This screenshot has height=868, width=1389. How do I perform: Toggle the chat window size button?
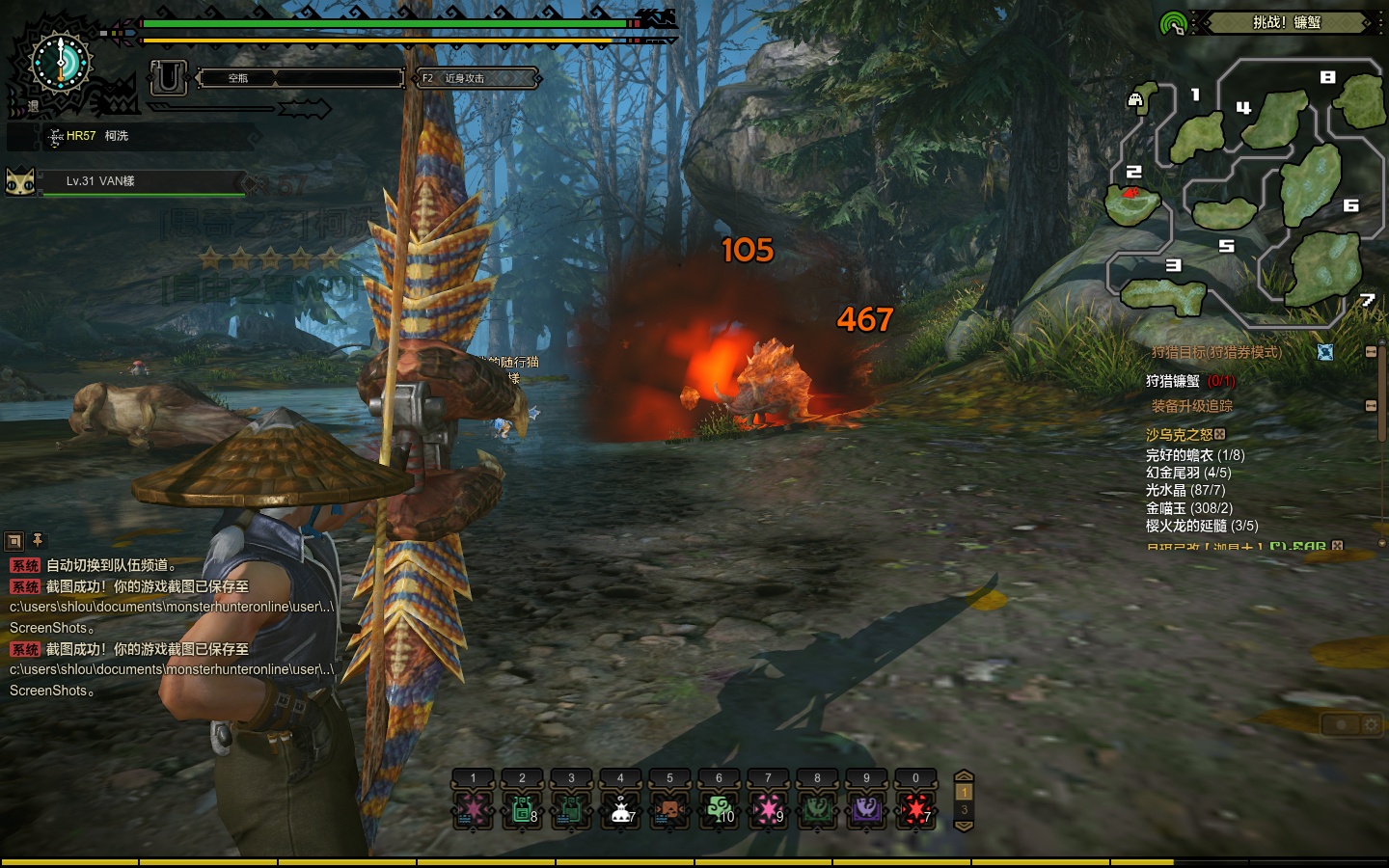(x=14, y=541)
